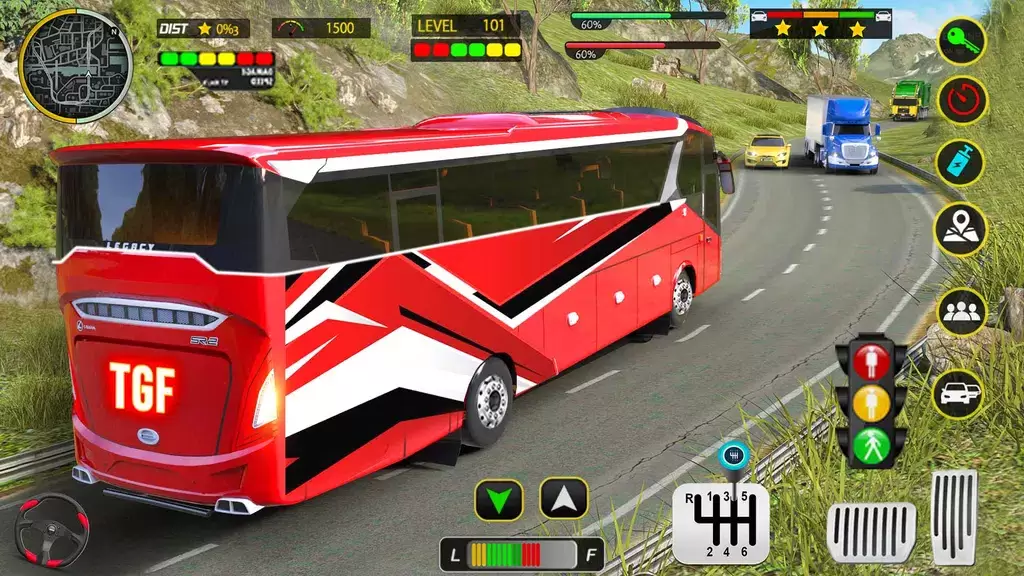Viewport: 1024px width, 576px height.
Task: Tap the white up arrow button
Action: (564, 498)
